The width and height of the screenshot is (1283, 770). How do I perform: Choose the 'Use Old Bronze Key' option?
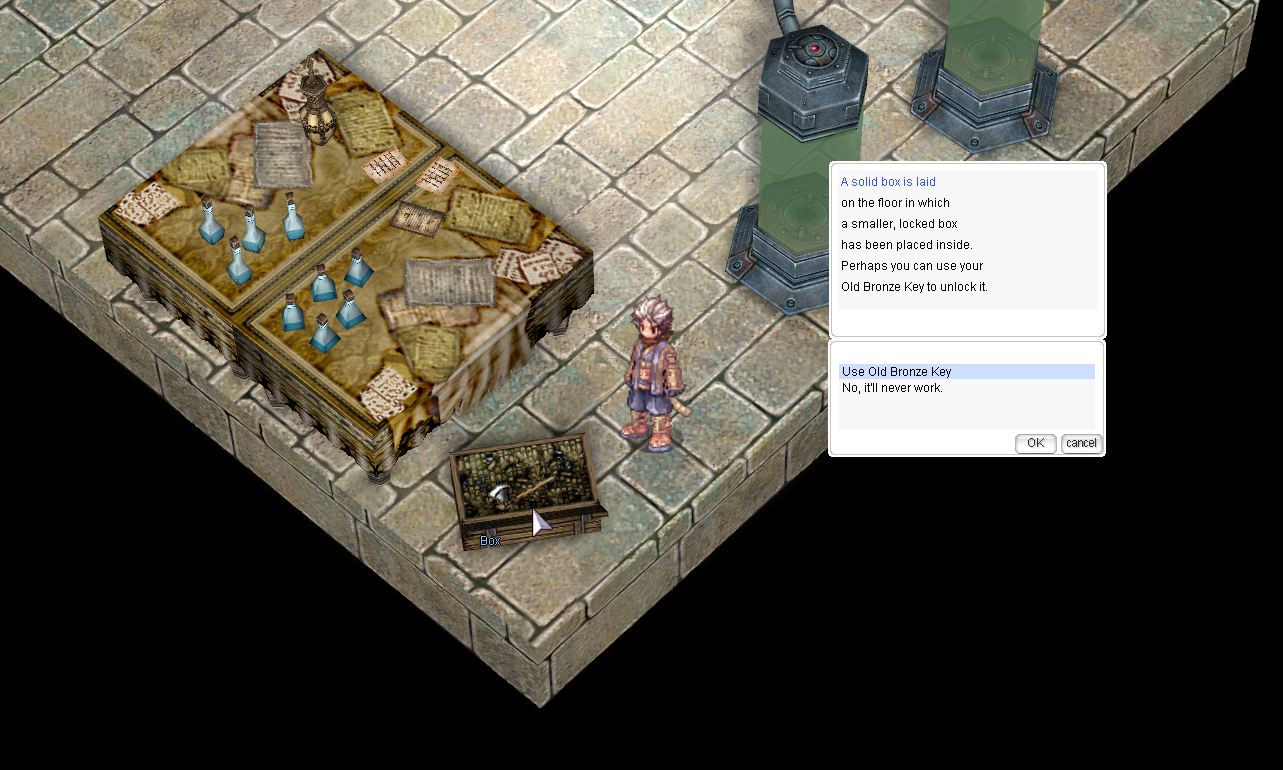897,372
